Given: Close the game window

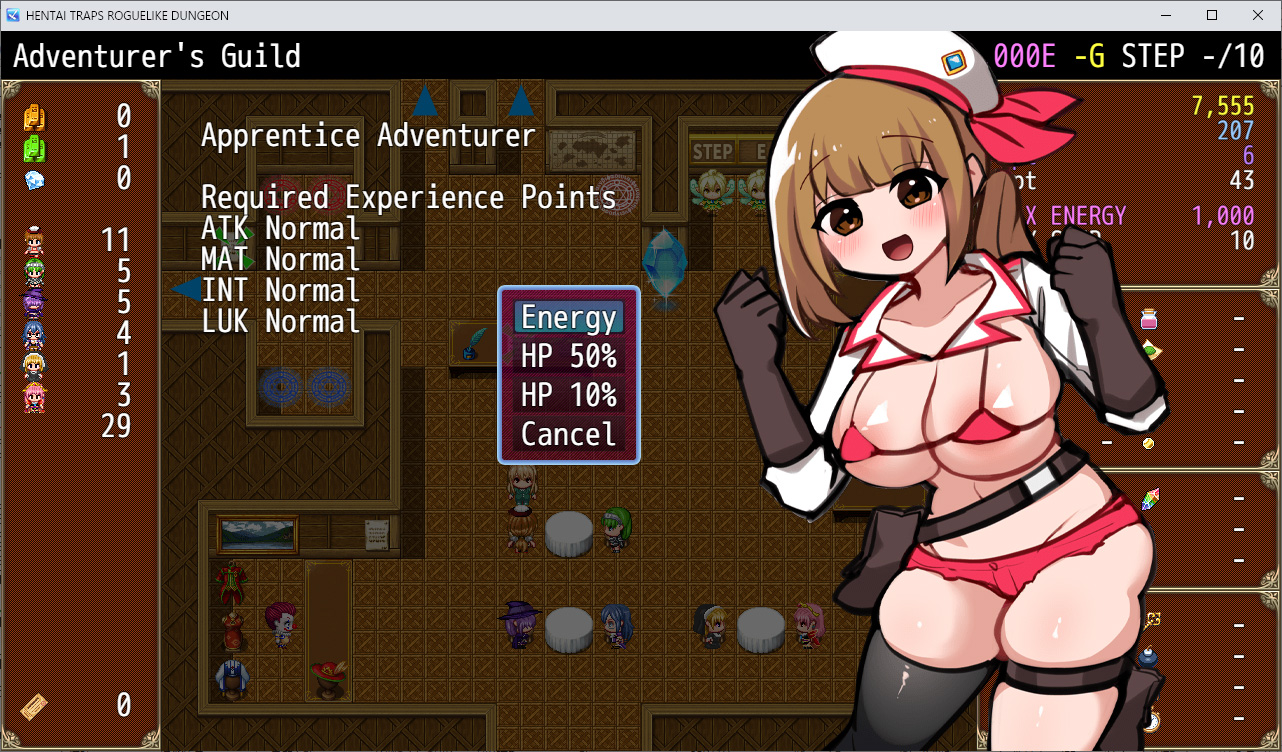Looking at the screenshot, I should 1258,15.
